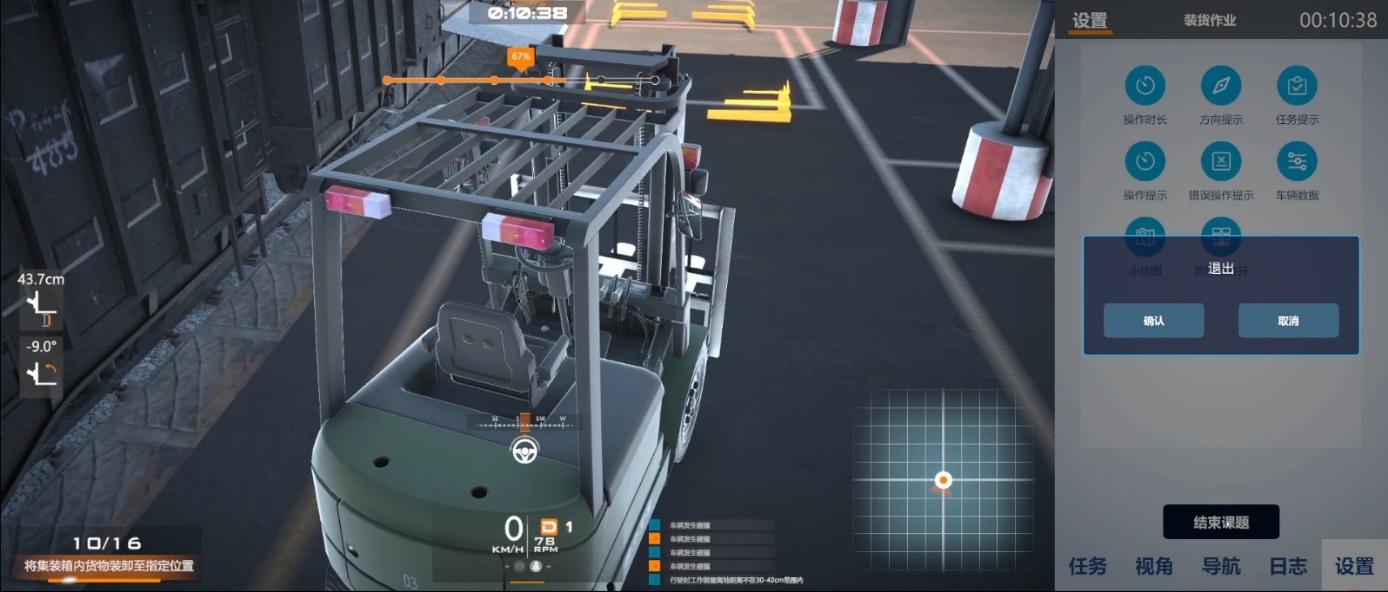
Task: Switch to the 任务 tab
Action: pyautogui.click(x=1088, y=566)
